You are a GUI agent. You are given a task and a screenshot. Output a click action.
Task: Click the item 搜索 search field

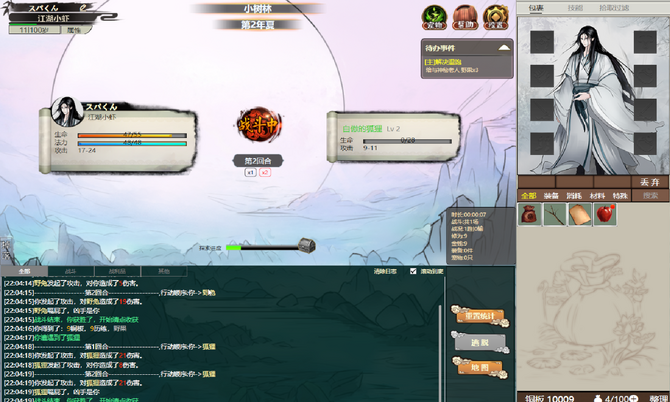tap(650, 196)
